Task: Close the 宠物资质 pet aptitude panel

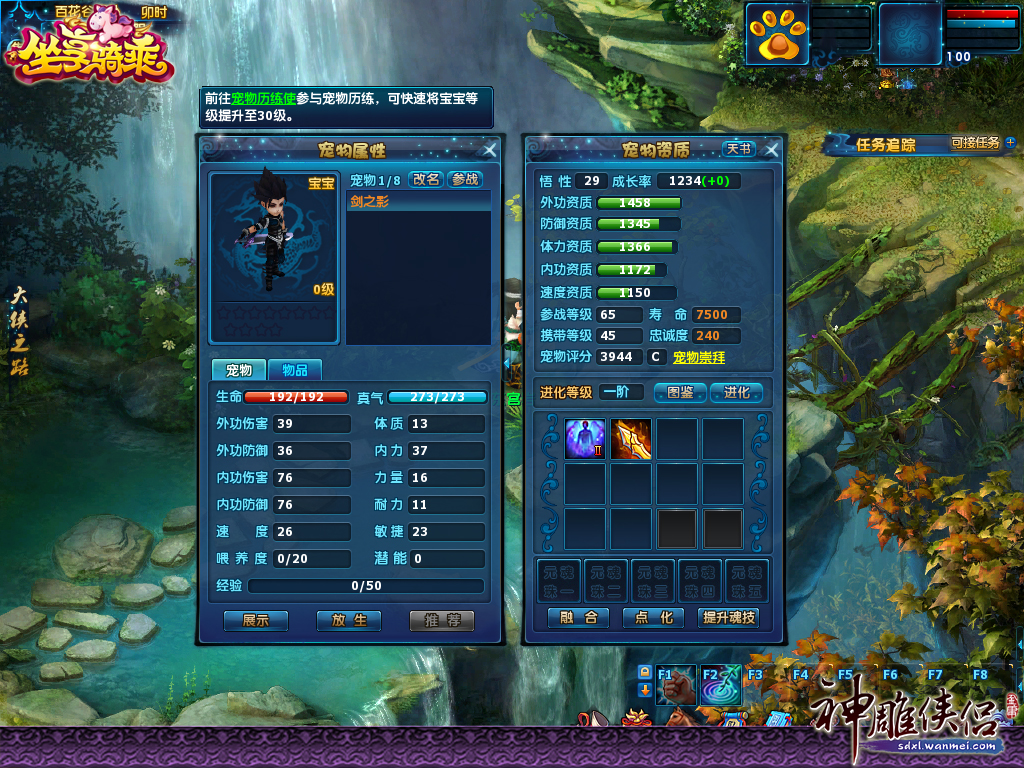Action: (771, 150)
